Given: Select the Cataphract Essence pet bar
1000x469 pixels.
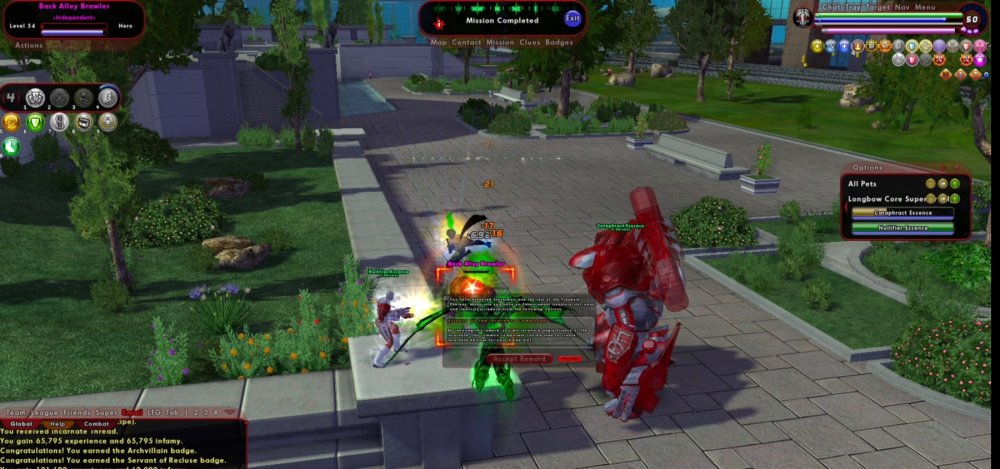Looking at the screenshot, I should click(902, 212).
